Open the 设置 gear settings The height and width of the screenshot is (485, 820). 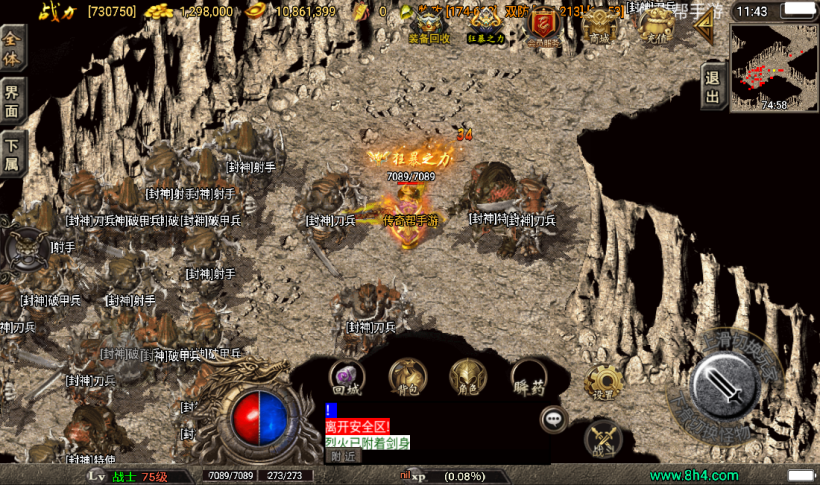603,381
